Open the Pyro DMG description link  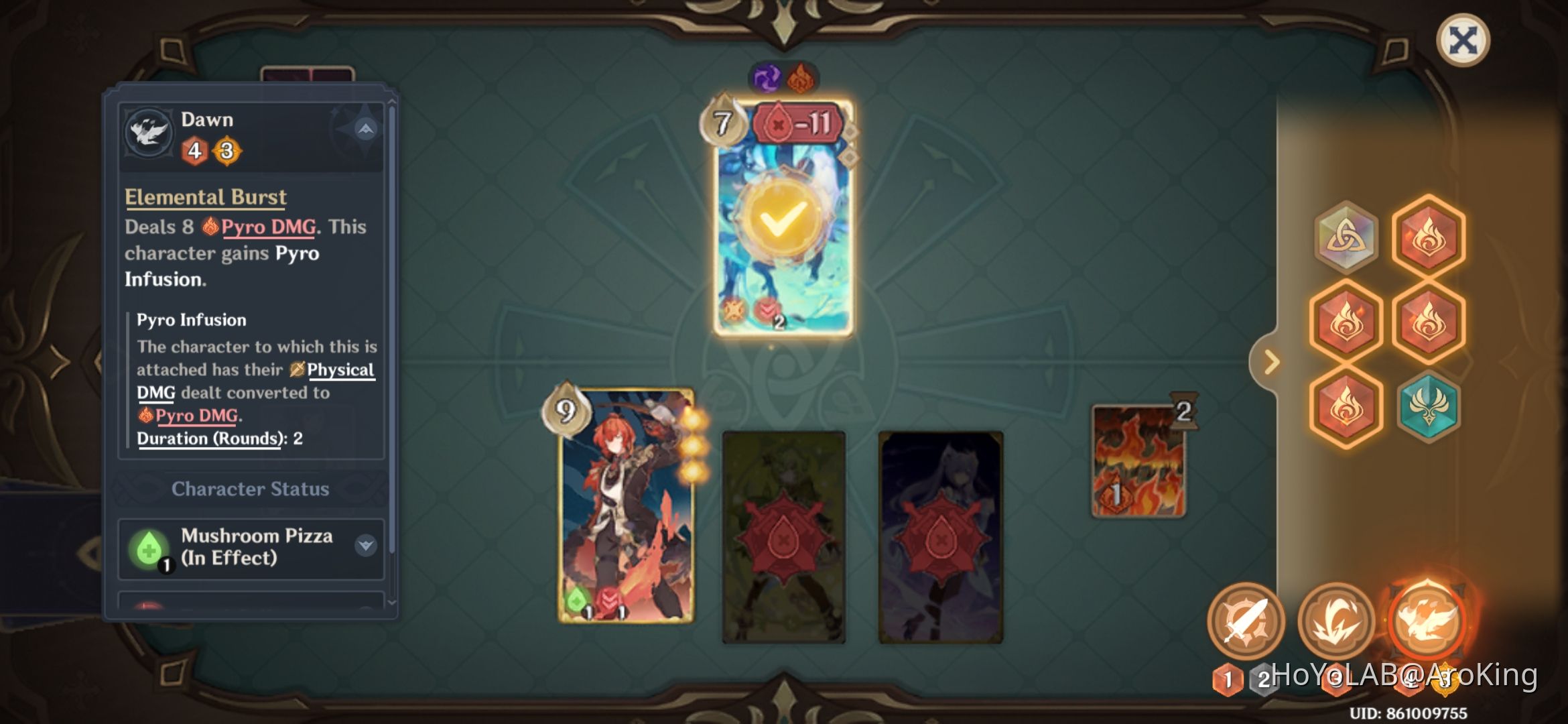(x=268, y=227)
